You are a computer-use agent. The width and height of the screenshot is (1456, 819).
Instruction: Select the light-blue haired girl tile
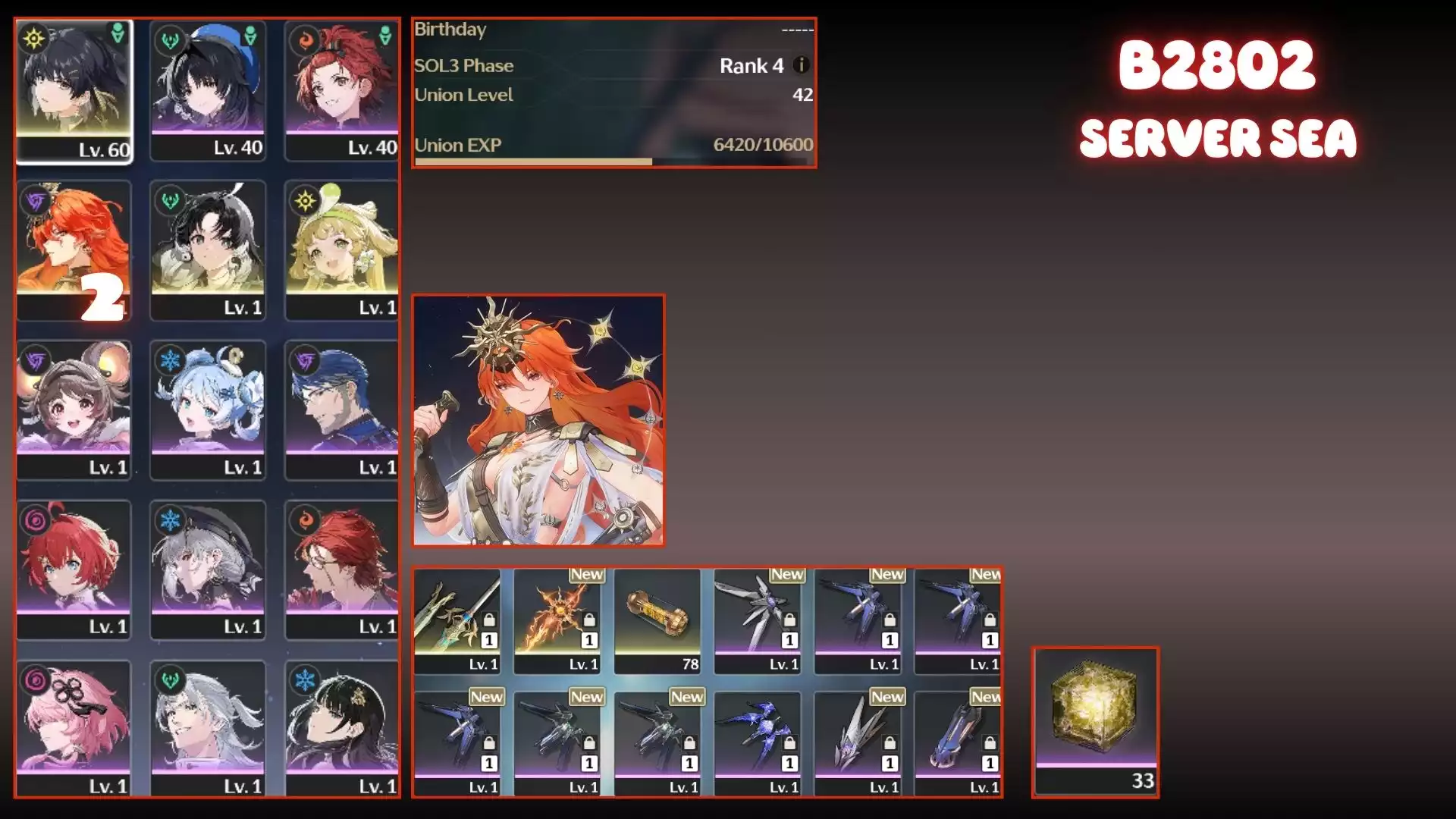(208, 409)
